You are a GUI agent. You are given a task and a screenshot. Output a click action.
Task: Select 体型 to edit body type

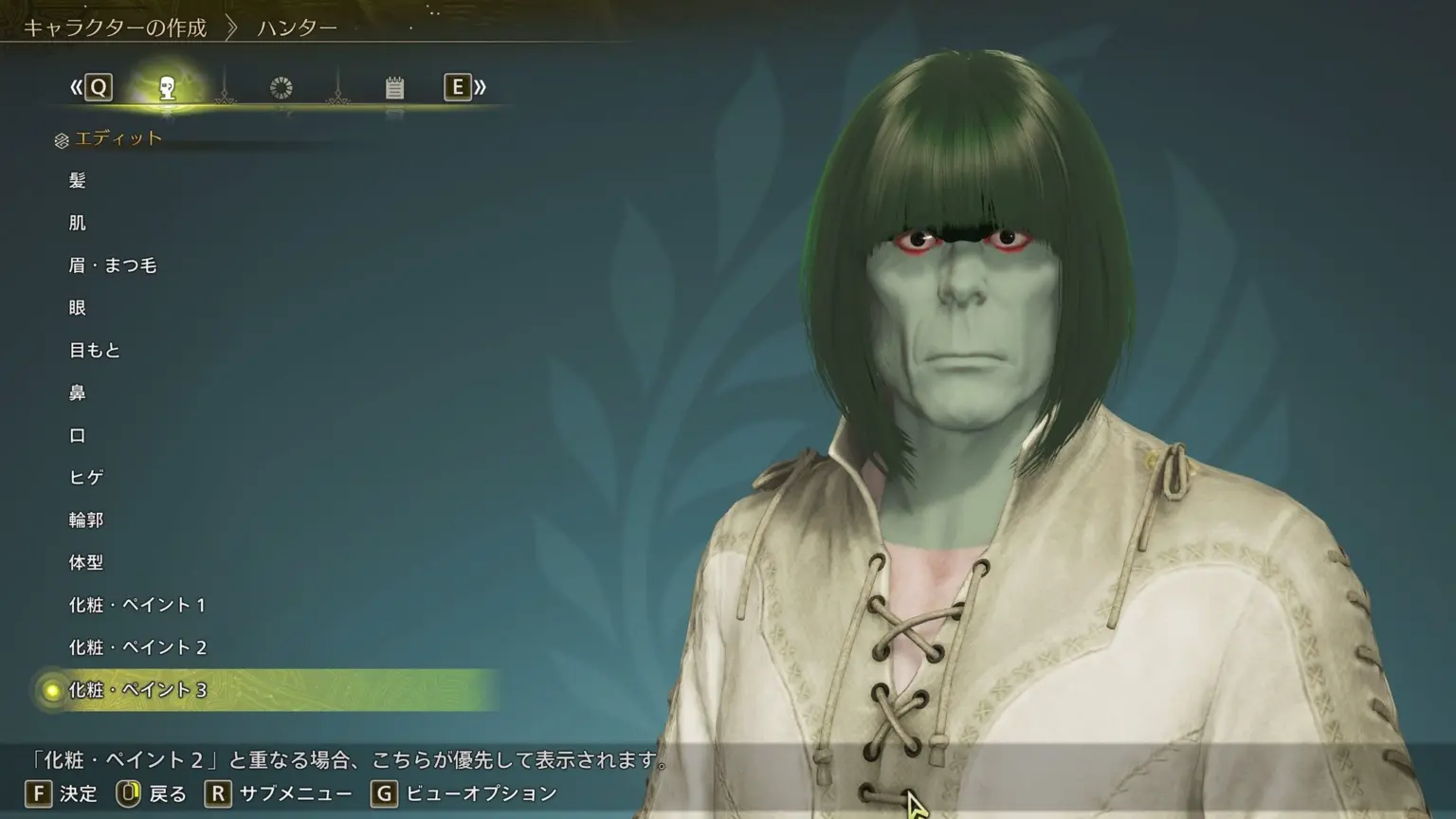point(87,562)
